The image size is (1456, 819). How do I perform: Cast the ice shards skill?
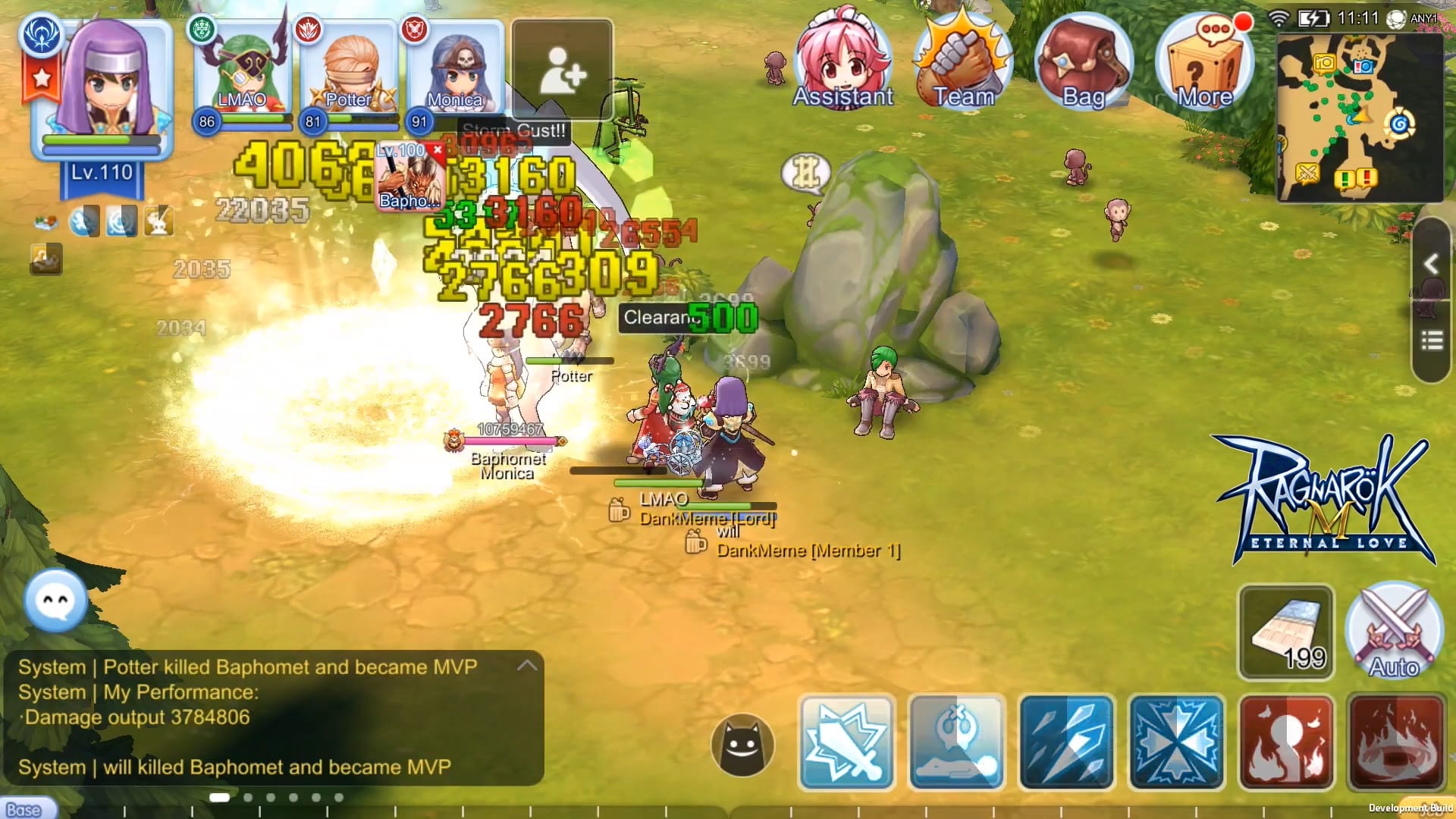pyautogui.click(x=1066, y=742)
